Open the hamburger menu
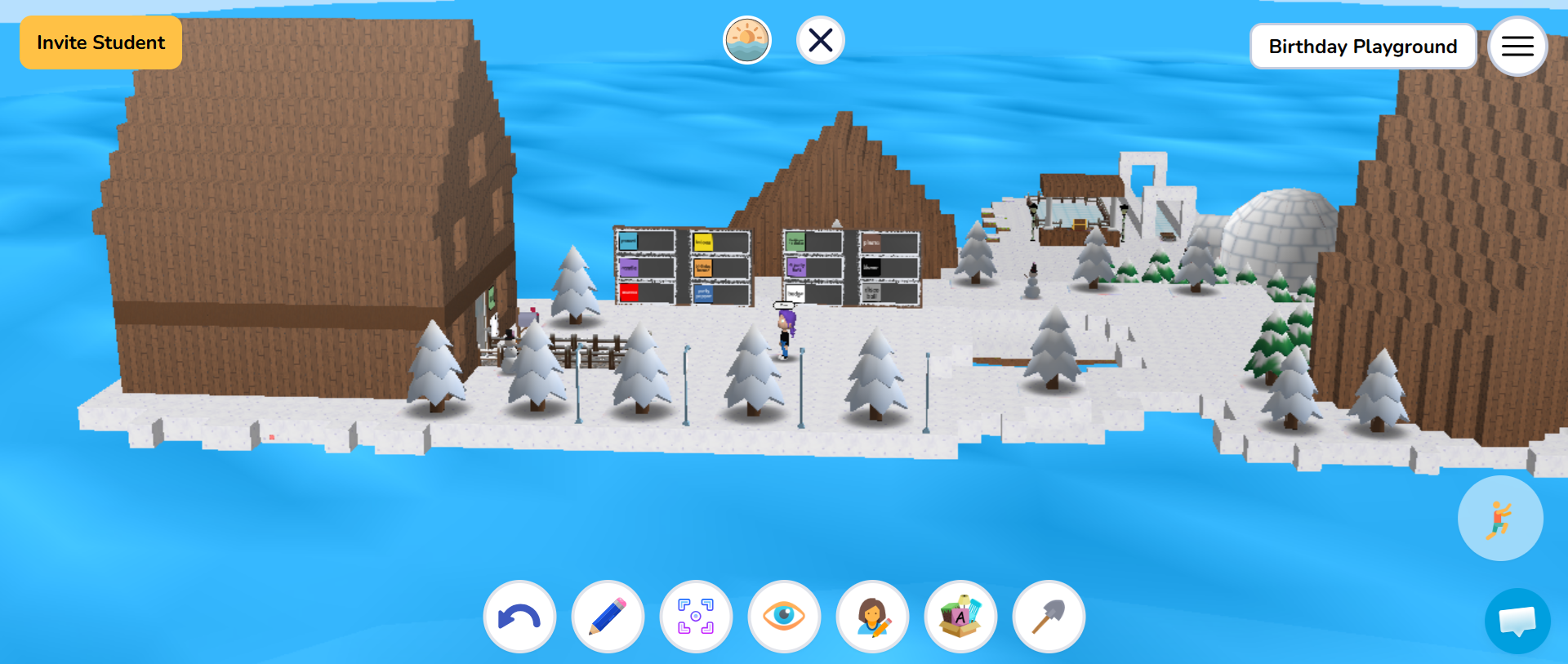Image resolution: width=1568 pixels, height=664 pixels. (x=1517, y=47)
